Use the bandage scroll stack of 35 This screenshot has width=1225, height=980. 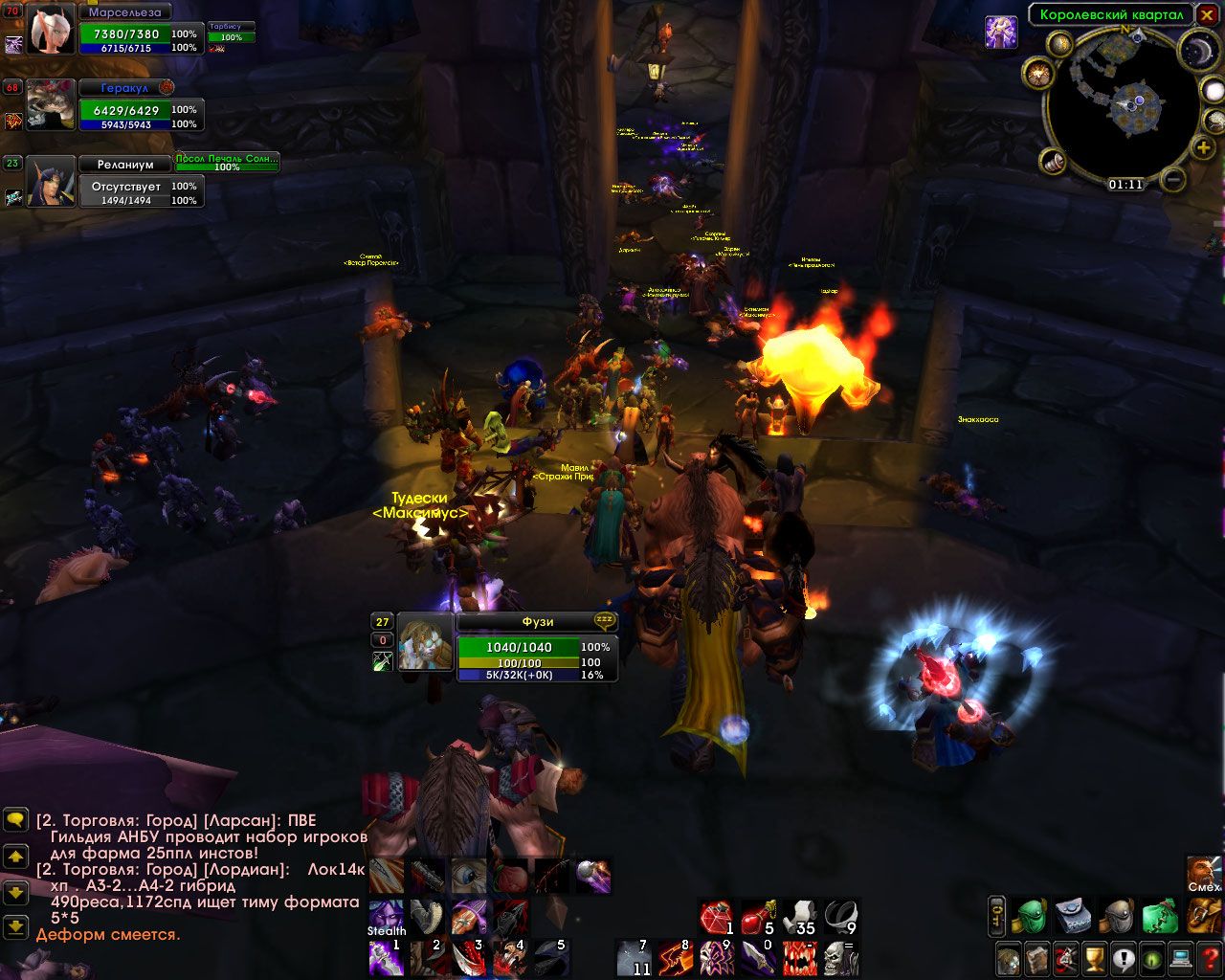click(x=799, y=918)
